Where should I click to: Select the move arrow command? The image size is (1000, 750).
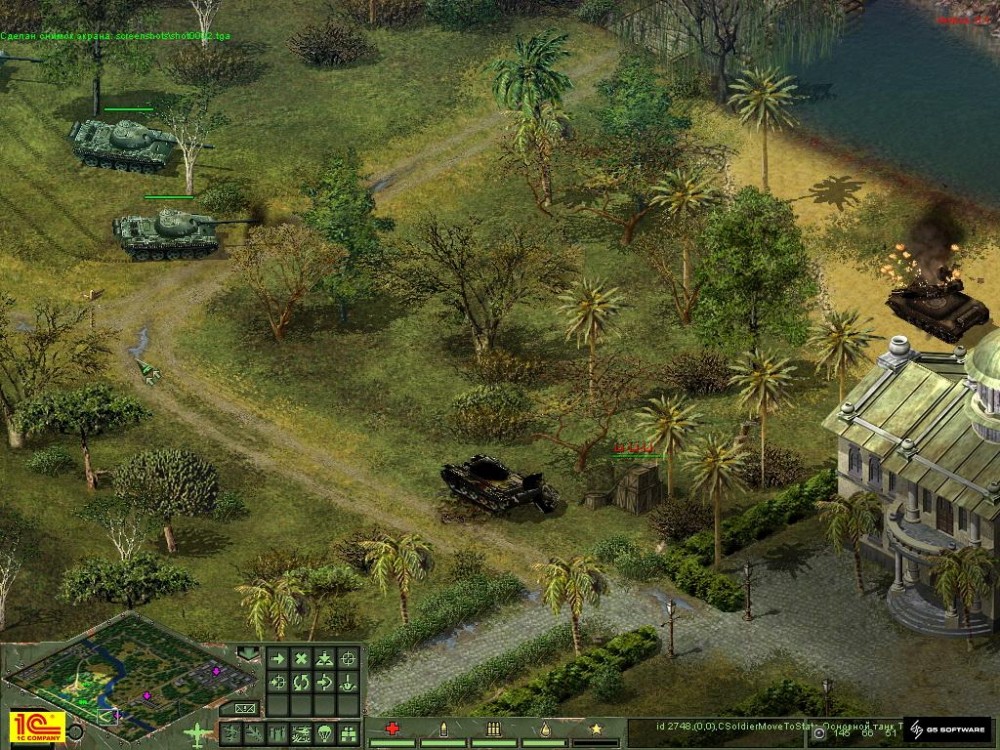(x=278, y=659)
